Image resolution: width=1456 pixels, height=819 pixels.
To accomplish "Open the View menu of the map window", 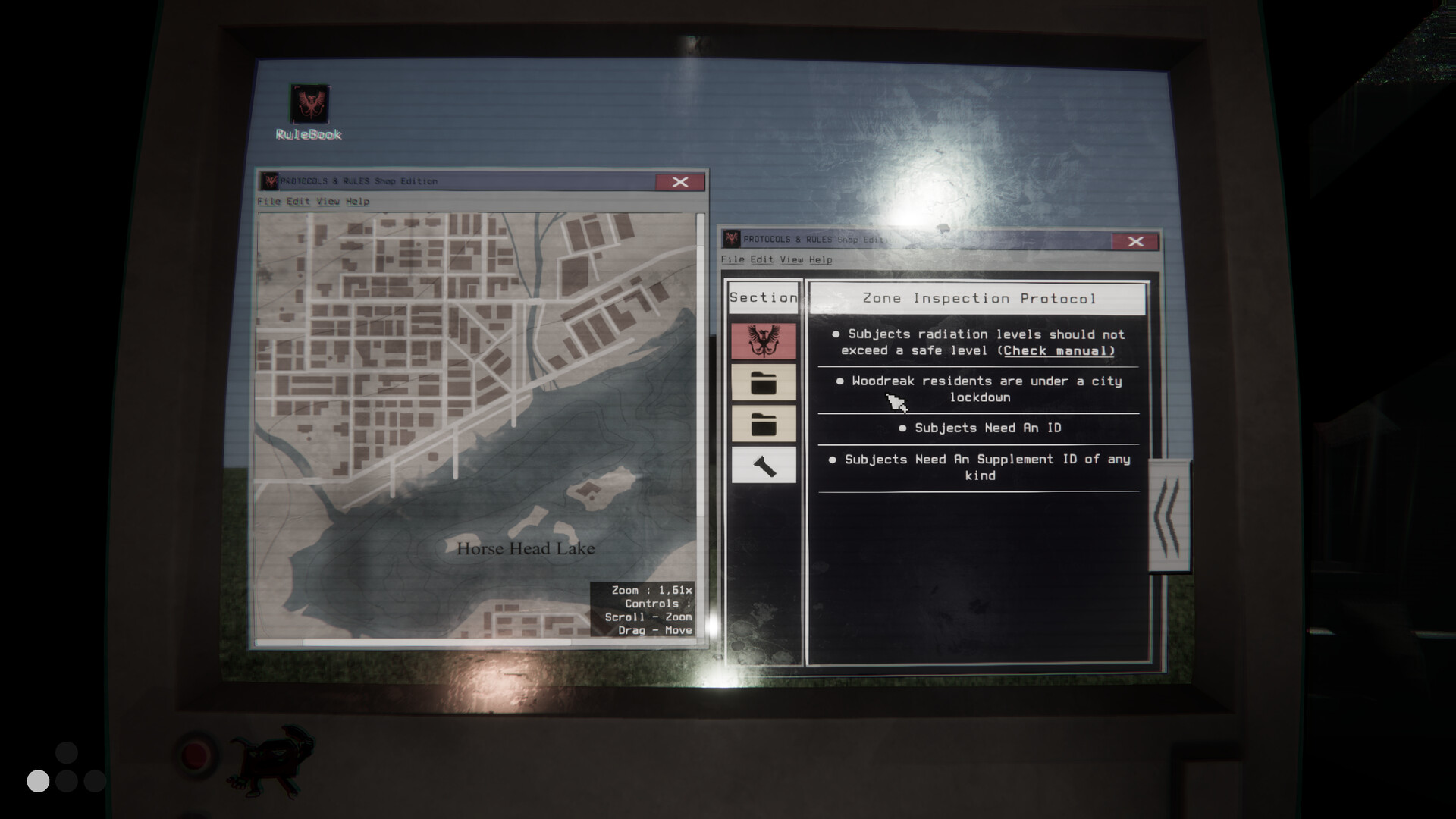I will [x=327, y=202].
